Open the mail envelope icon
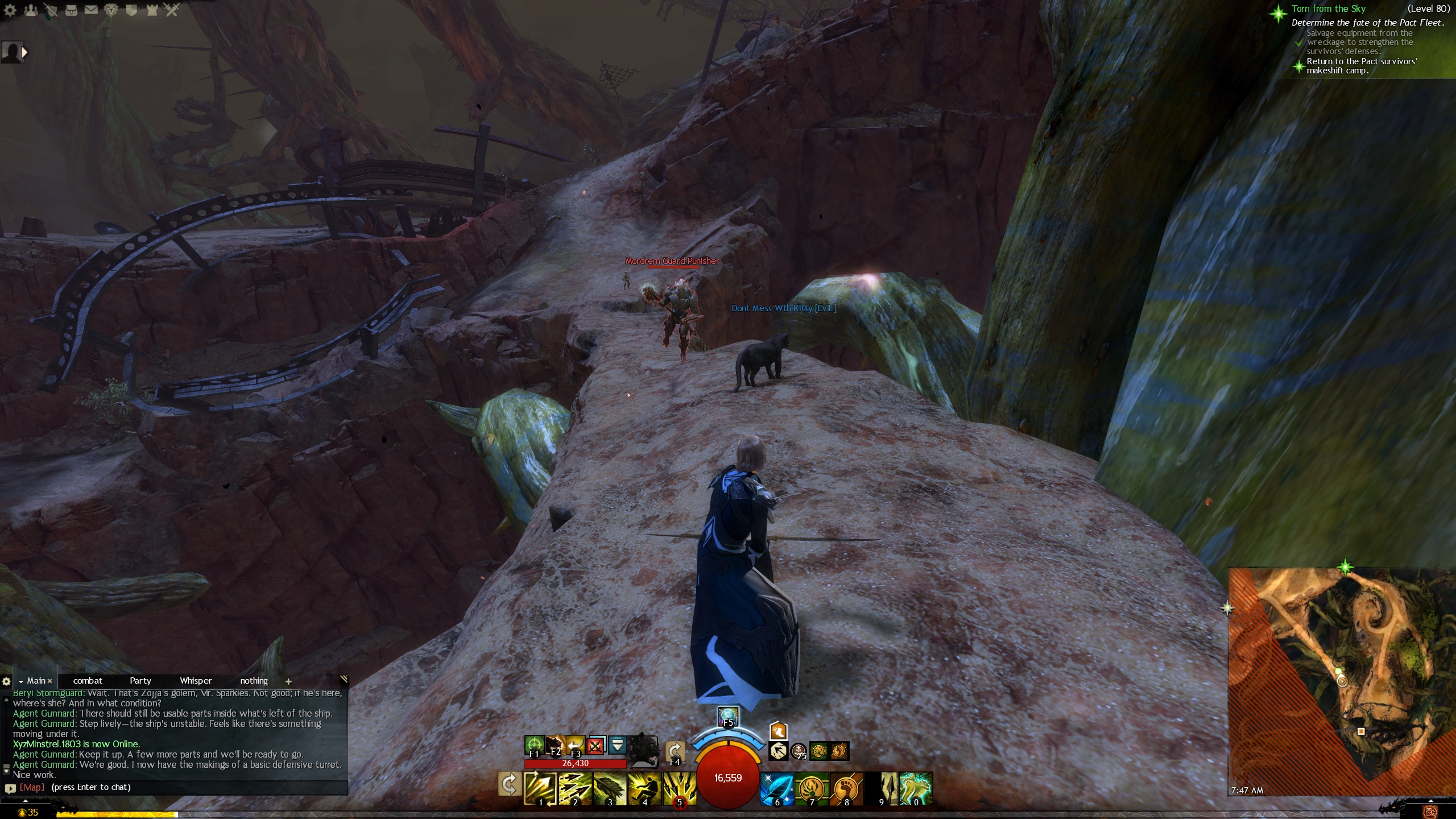Image resolution: width=1456 pixels, height=819 pixels. coord(91,10)
